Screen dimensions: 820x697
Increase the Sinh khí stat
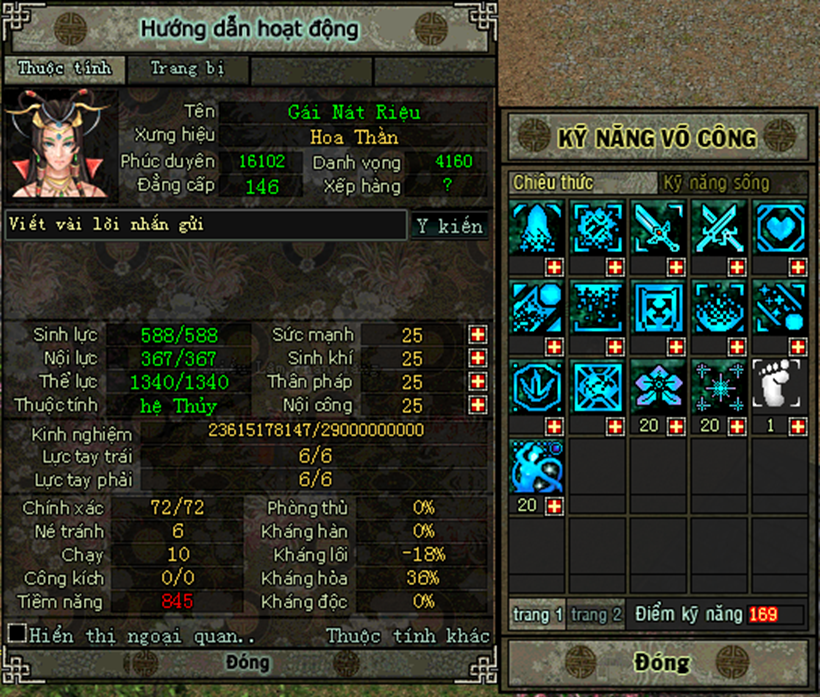pos(478,358)
